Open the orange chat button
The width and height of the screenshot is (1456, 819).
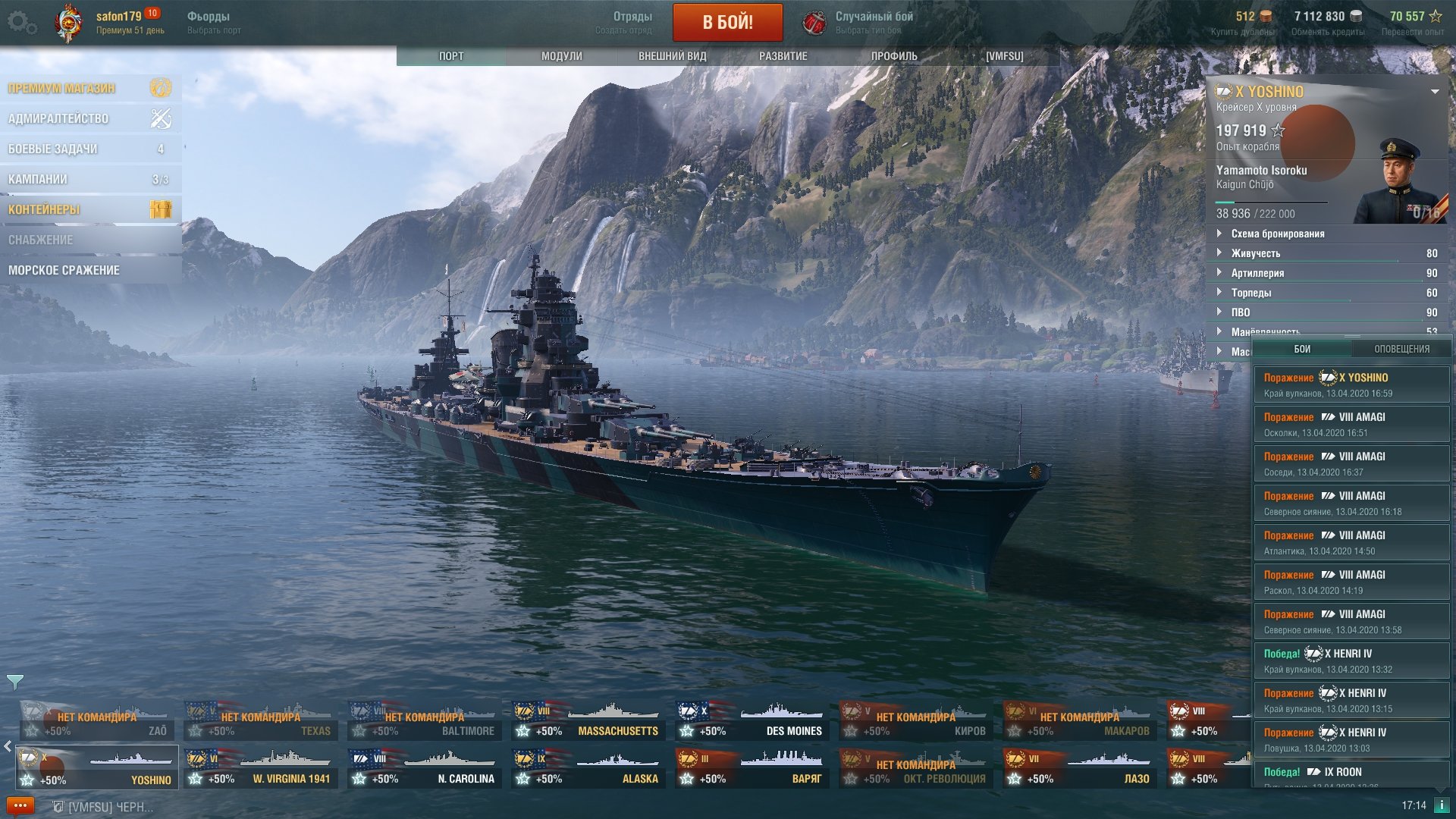(20, 805)
